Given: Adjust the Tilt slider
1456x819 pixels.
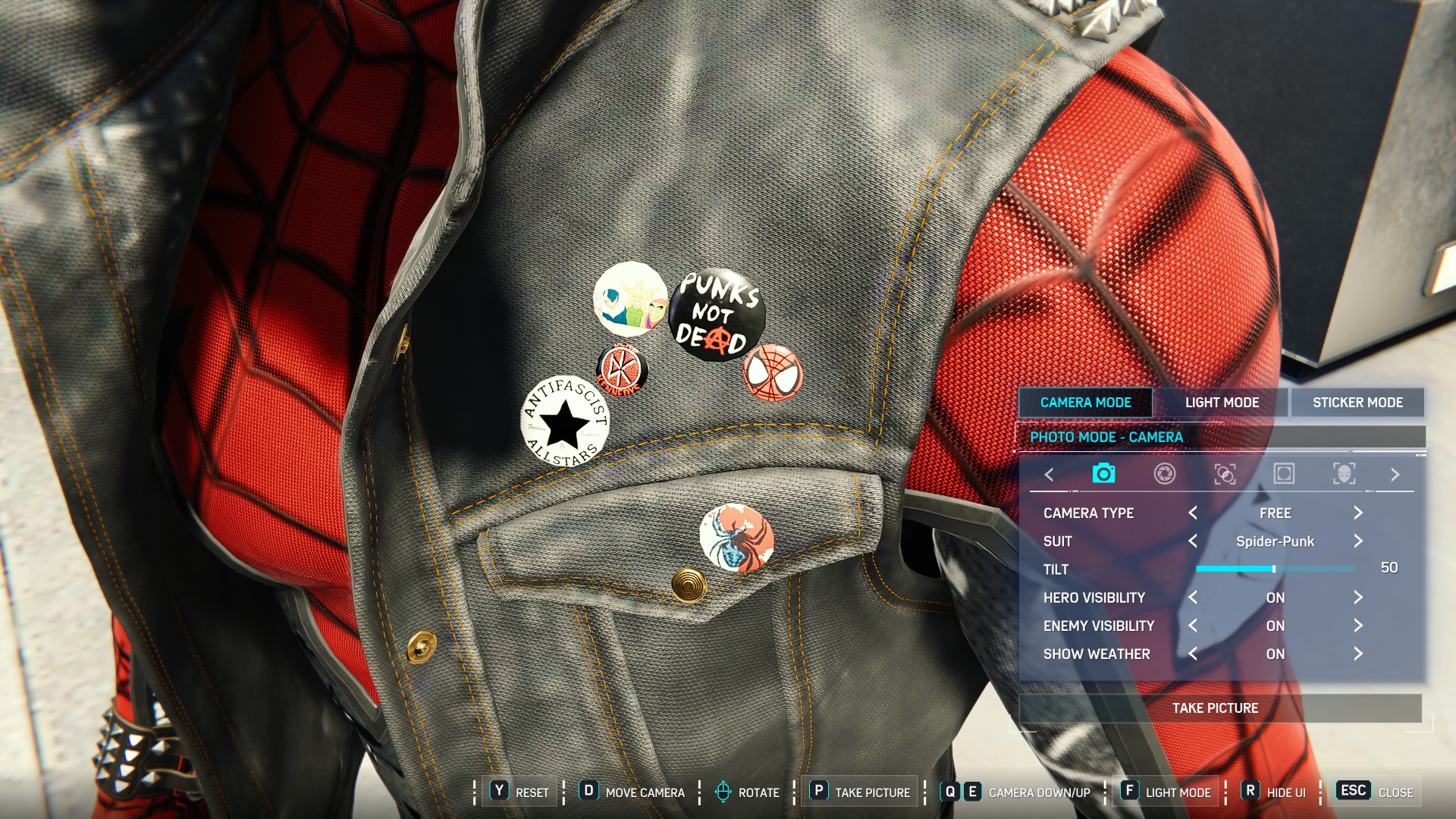Looking at the screenshot, I should [1274, 569].
